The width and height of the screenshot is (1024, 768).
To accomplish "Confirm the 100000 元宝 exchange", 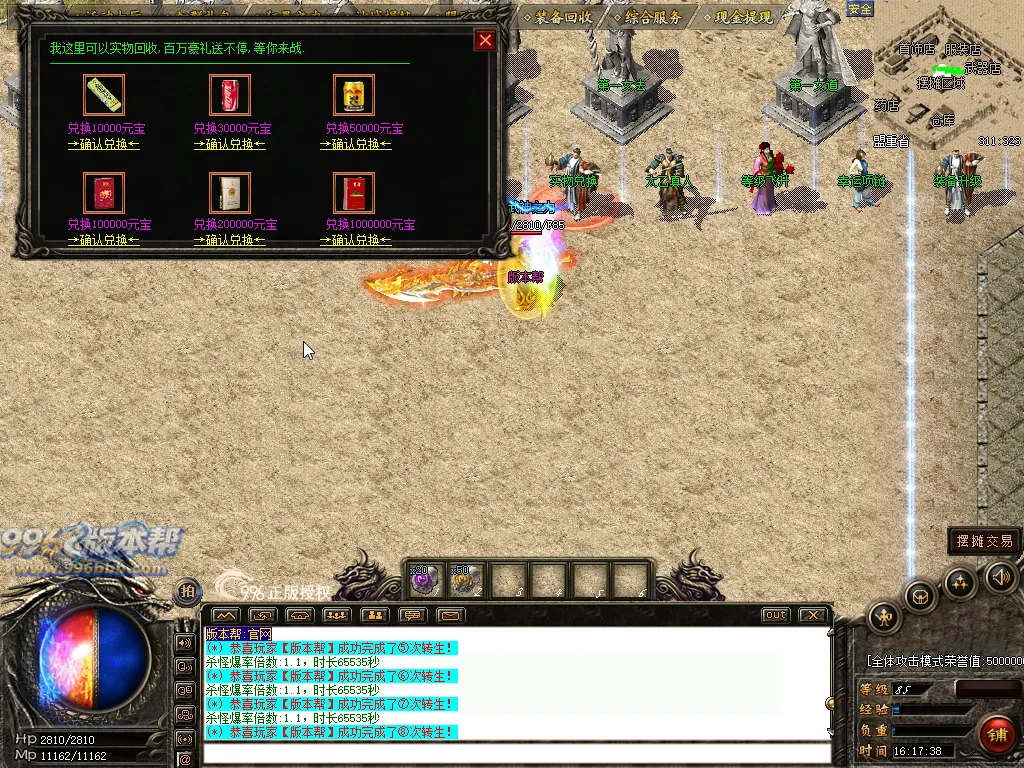I will tap(103, 240).
